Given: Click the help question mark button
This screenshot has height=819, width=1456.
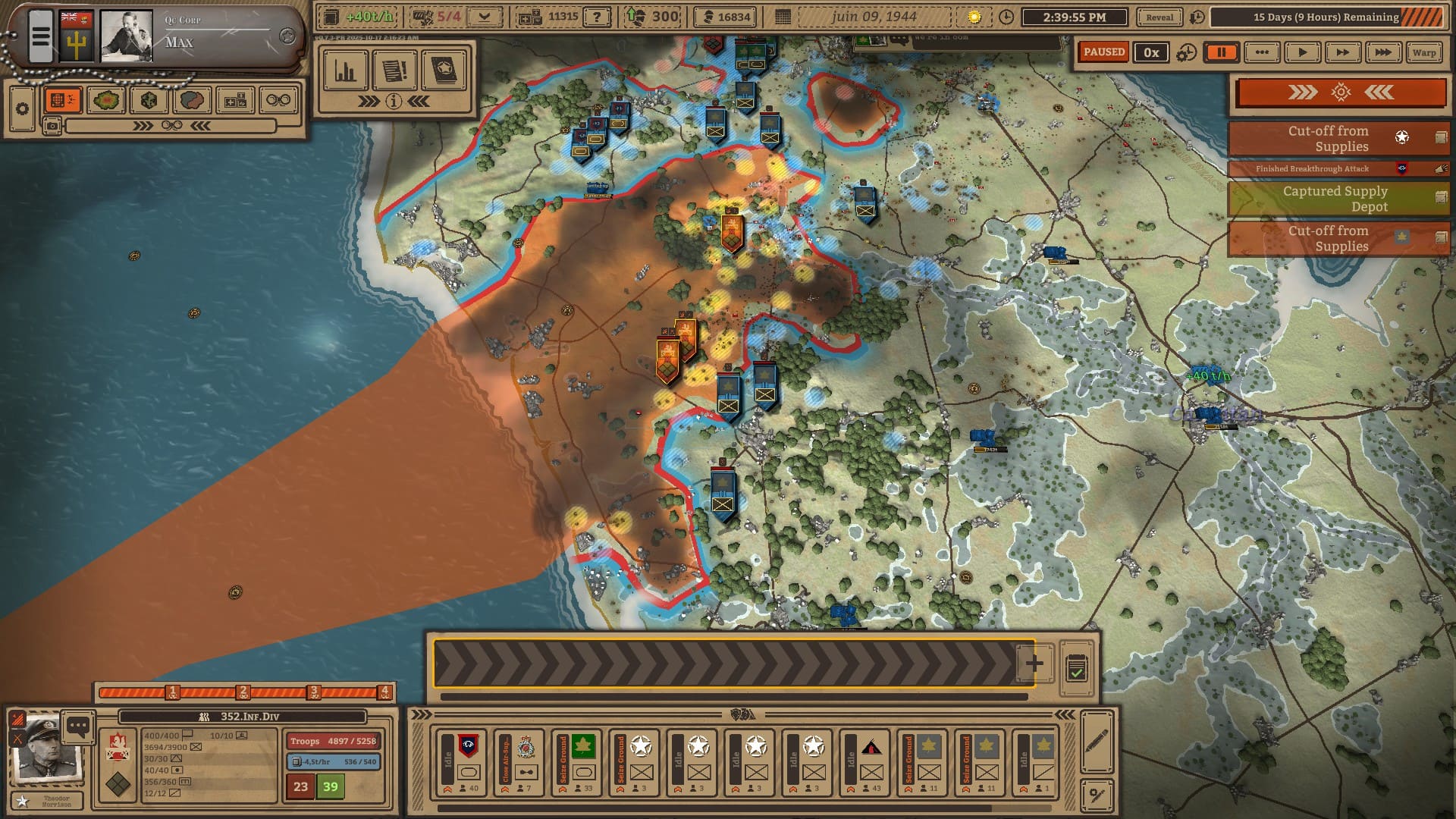Looking at the screenshot, I should [598, 17].
